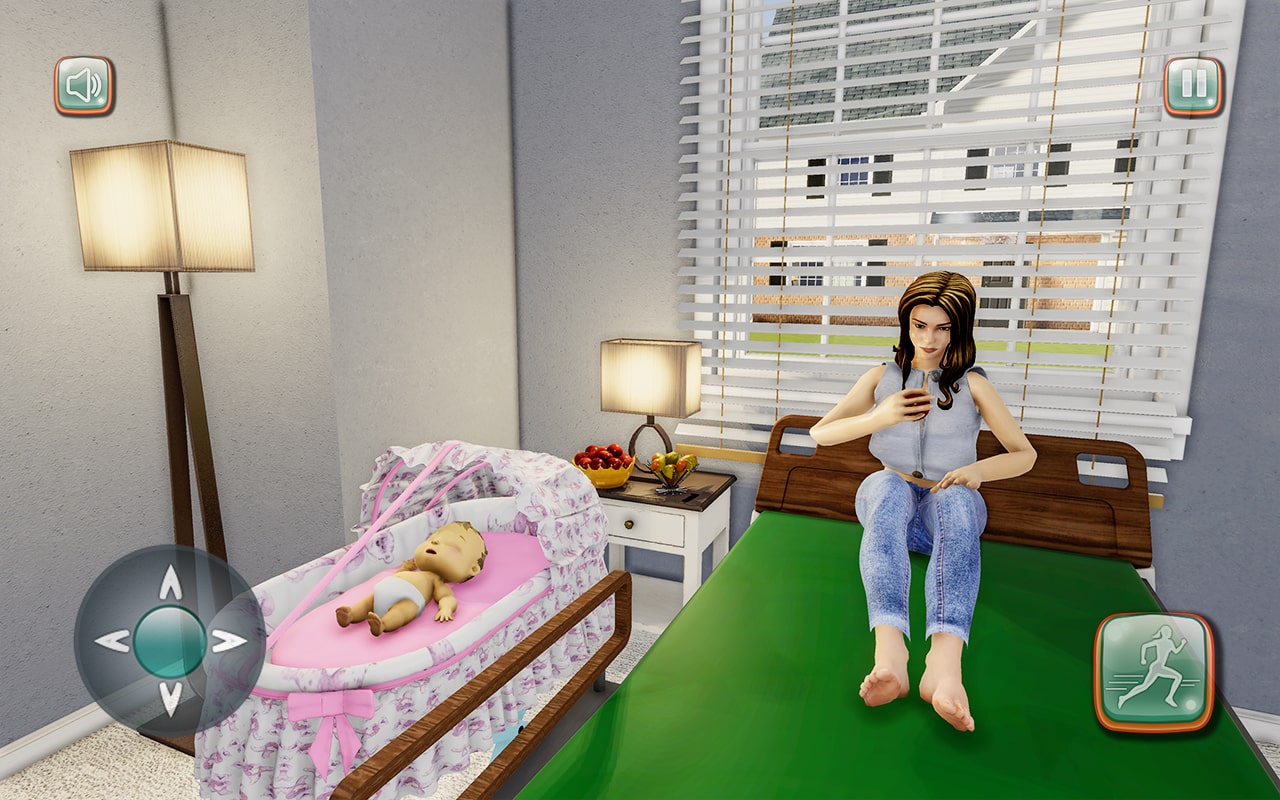Open the nightstand drawer via its knob
The image size is (1280, 800).
coord(630,524)
